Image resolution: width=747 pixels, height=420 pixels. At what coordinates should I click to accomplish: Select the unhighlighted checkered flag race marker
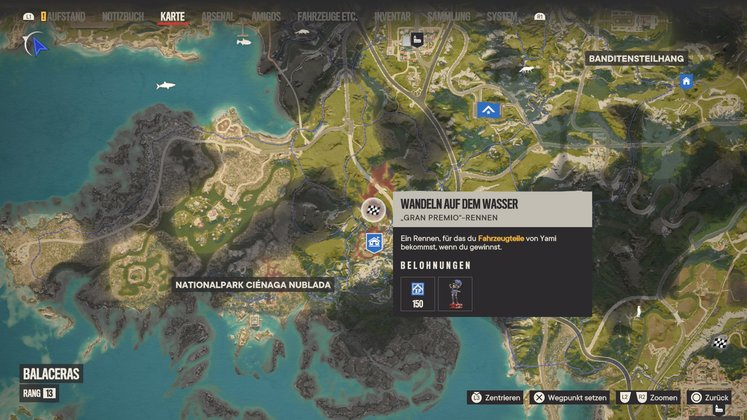point(719,343)
